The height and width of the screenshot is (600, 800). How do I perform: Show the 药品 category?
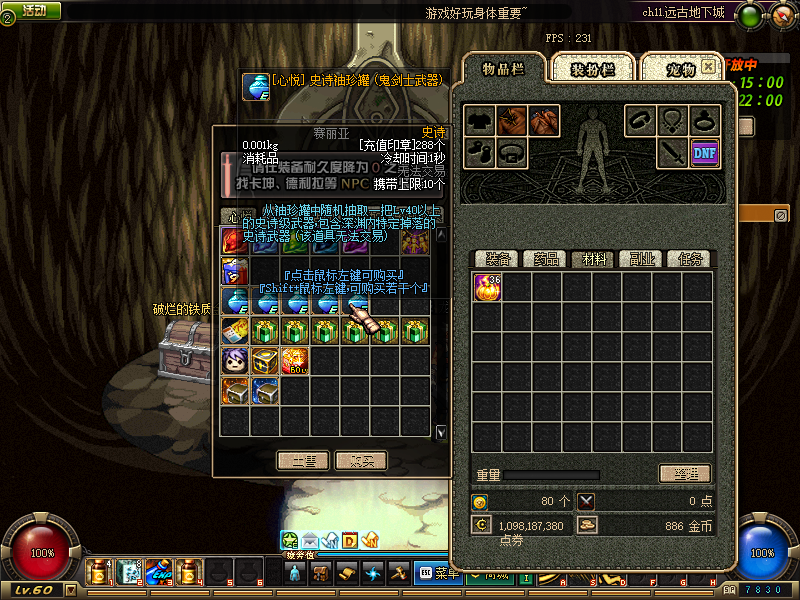point(545,259)
